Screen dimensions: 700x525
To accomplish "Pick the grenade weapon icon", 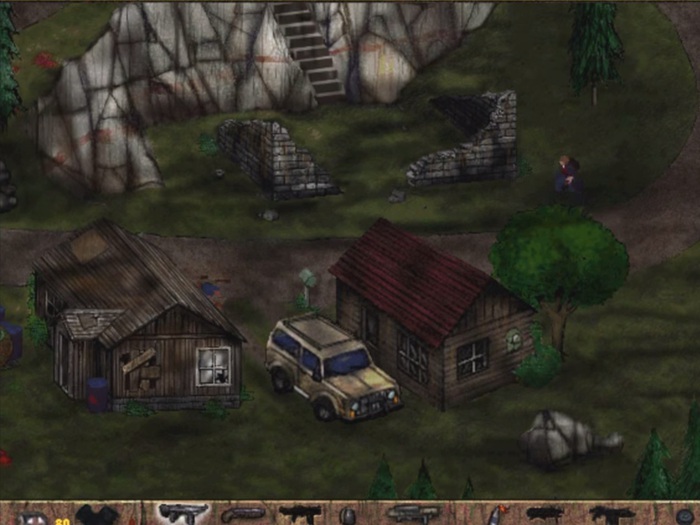I will tap(348, 515).
